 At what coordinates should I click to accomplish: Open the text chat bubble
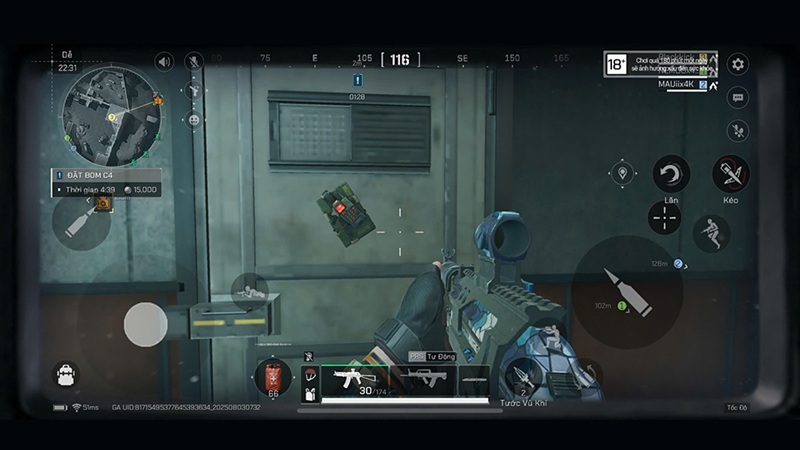(x=738, y=97)
